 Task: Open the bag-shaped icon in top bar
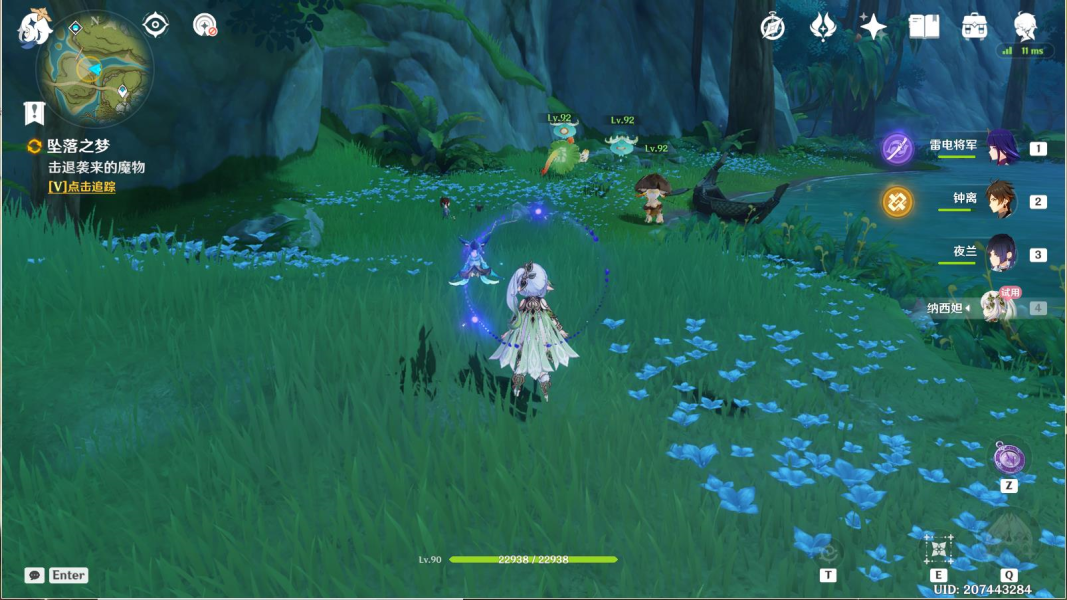[975, 27]
